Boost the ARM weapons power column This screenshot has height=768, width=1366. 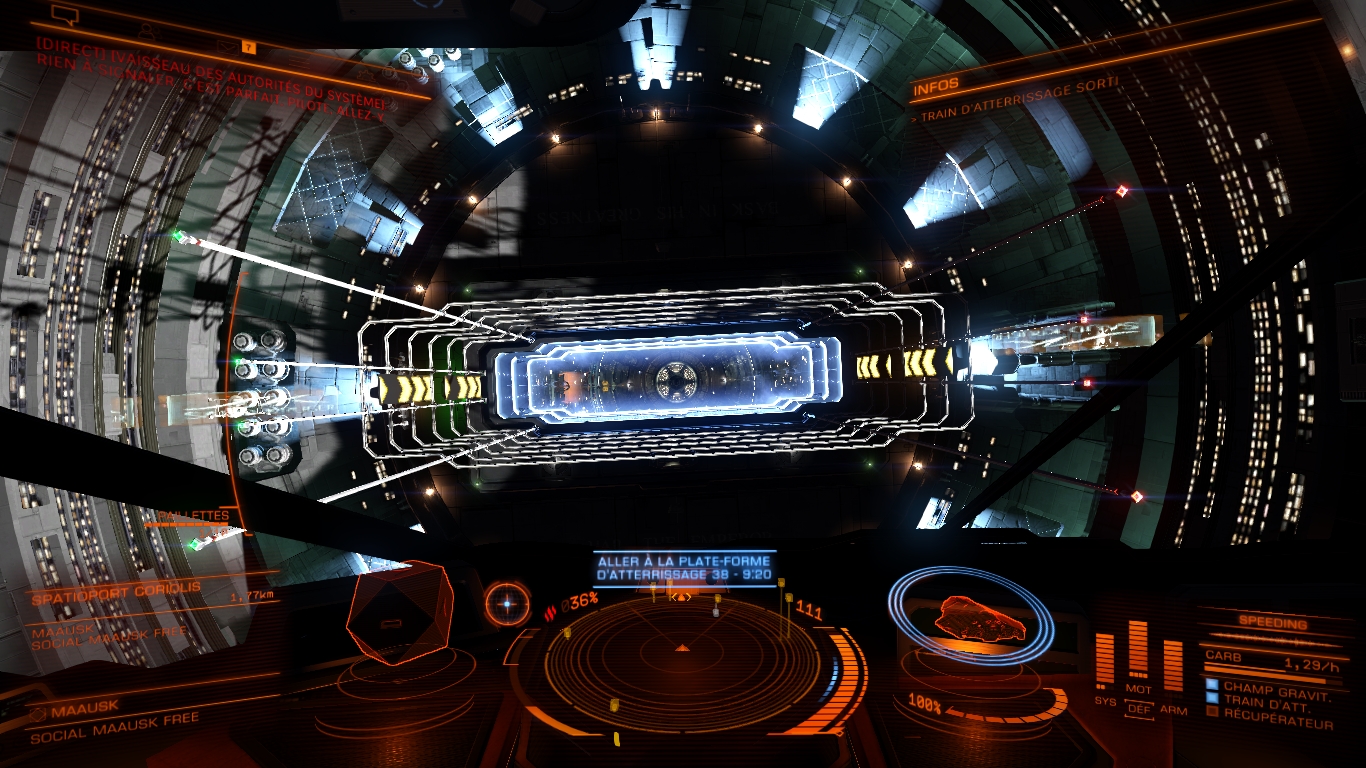coord(1173,666)
